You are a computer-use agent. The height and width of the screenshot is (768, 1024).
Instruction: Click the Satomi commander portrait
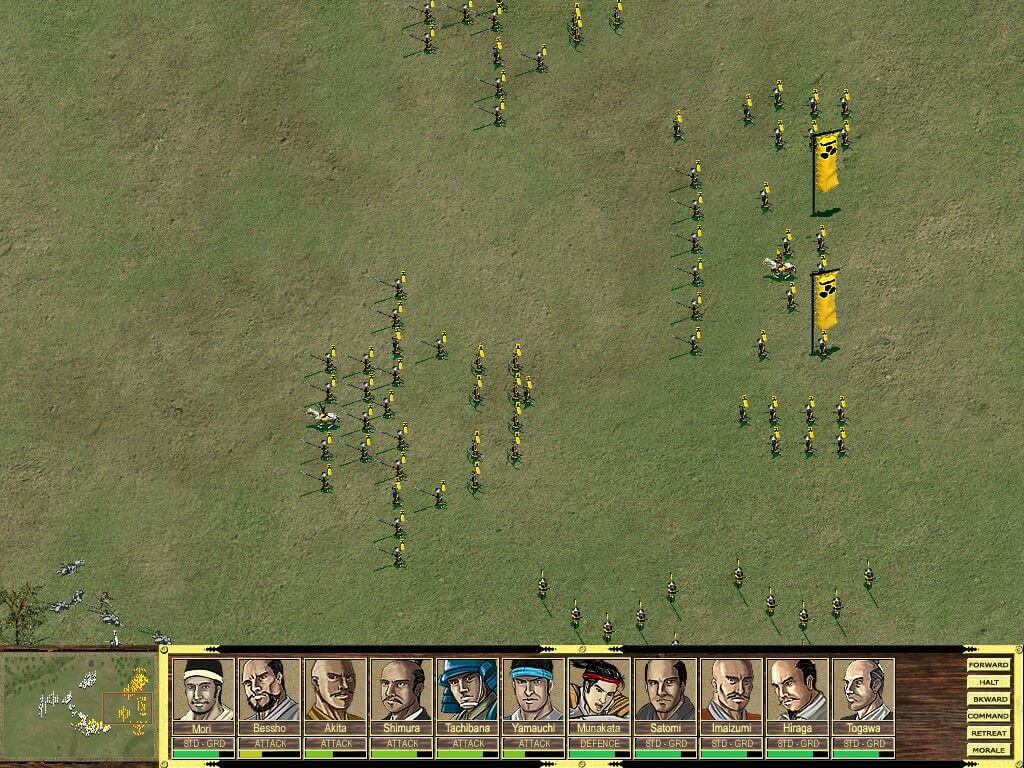[665, 689]
